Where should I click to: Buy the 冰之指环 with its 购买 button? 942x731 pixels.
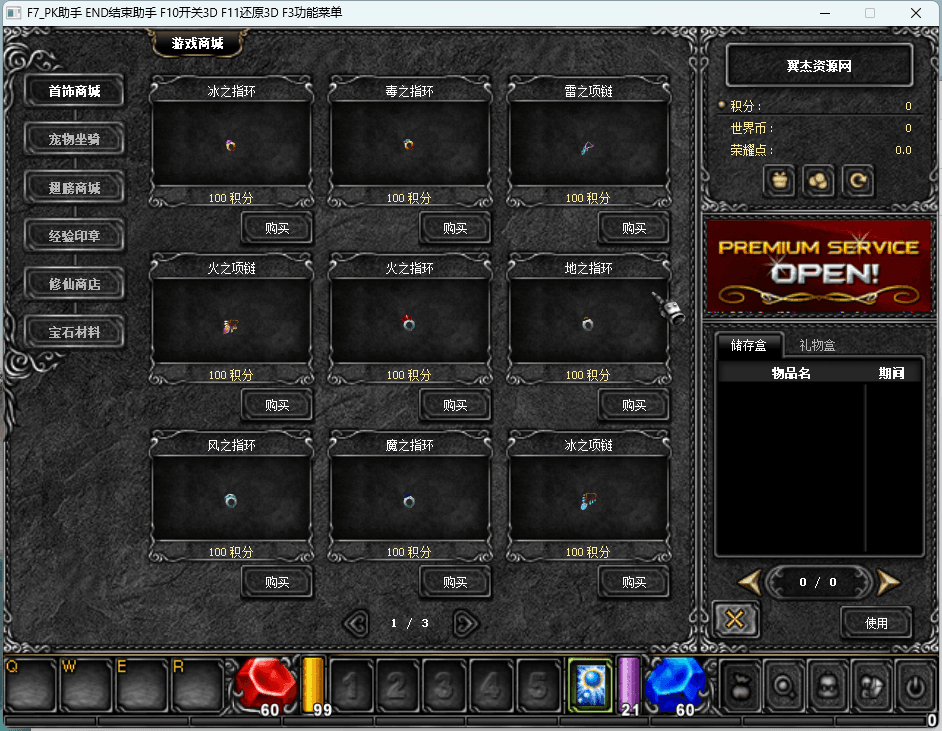[x=277, y=228]
